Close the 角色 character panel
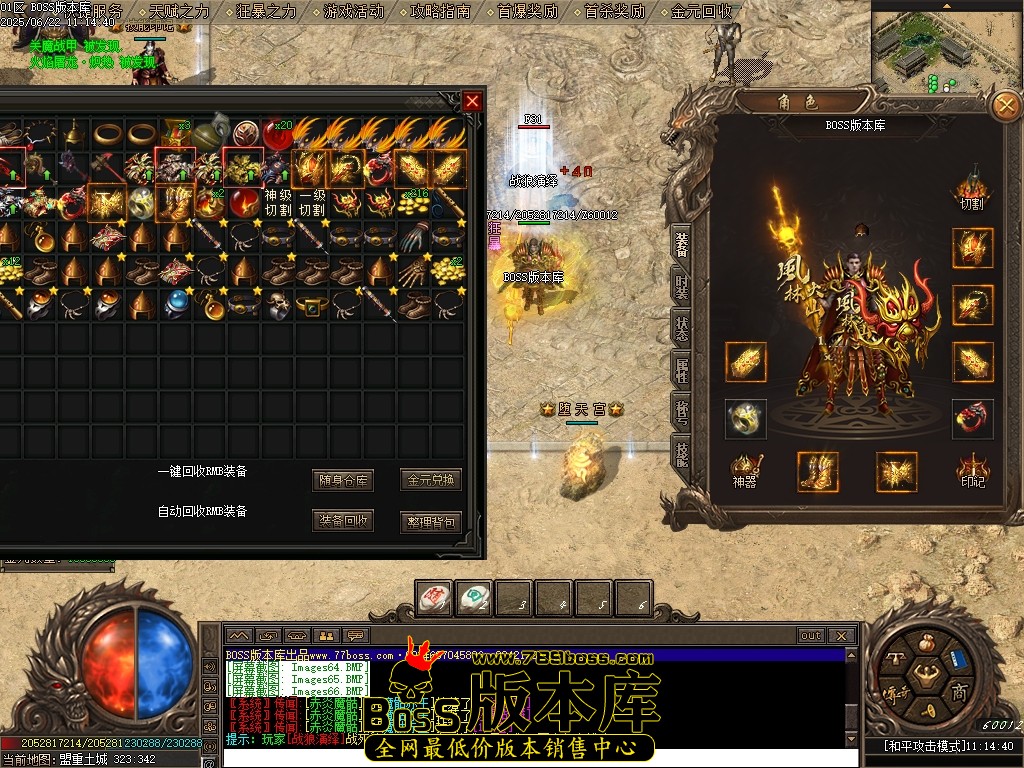This screenshot has width=1024, height=768. pos(1003,105)
